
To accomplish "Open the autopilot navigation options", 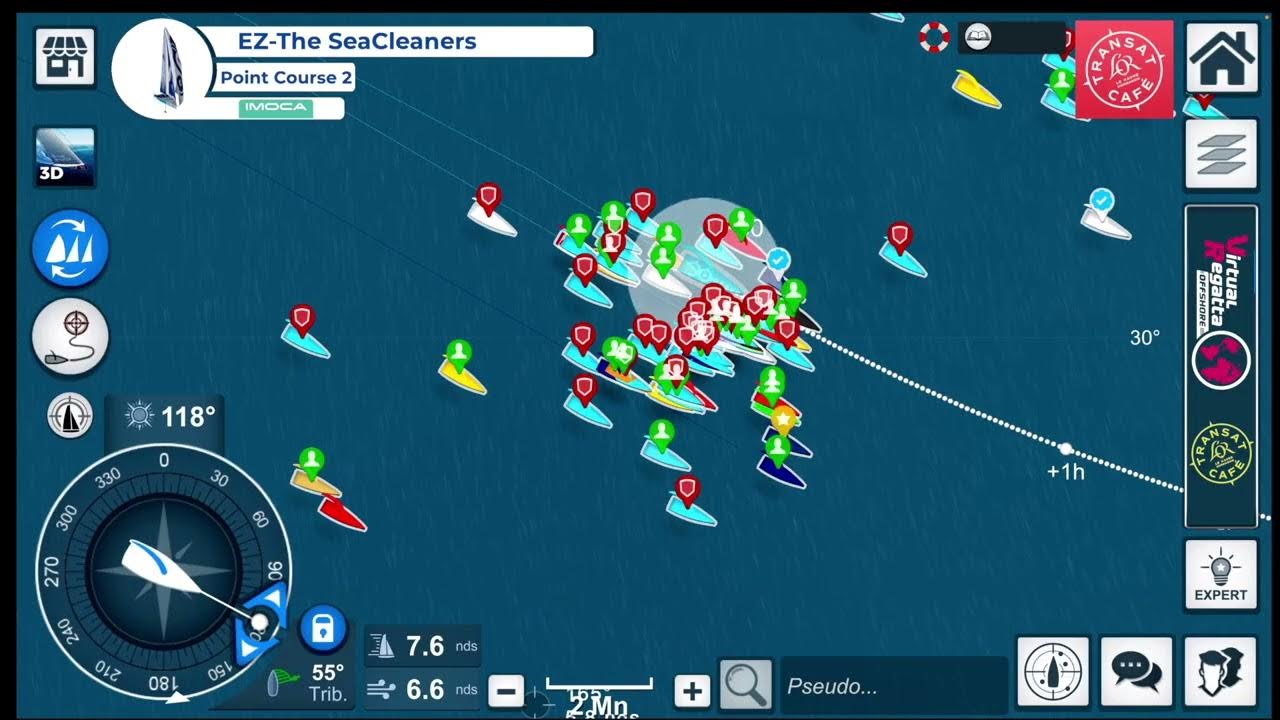I will coord(68,417).
